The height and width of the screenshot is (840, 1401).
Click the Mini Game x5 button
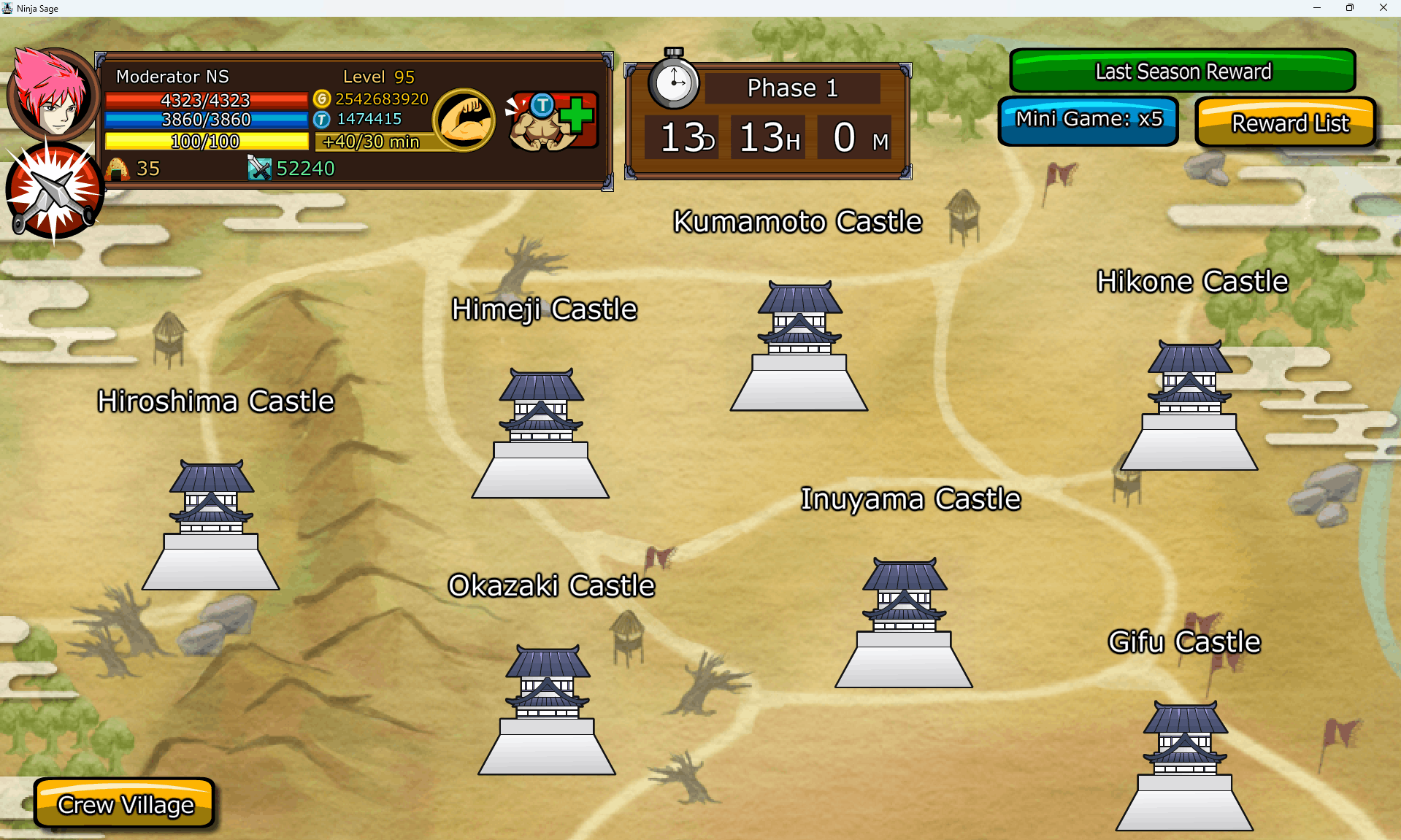pos(1088,120)
